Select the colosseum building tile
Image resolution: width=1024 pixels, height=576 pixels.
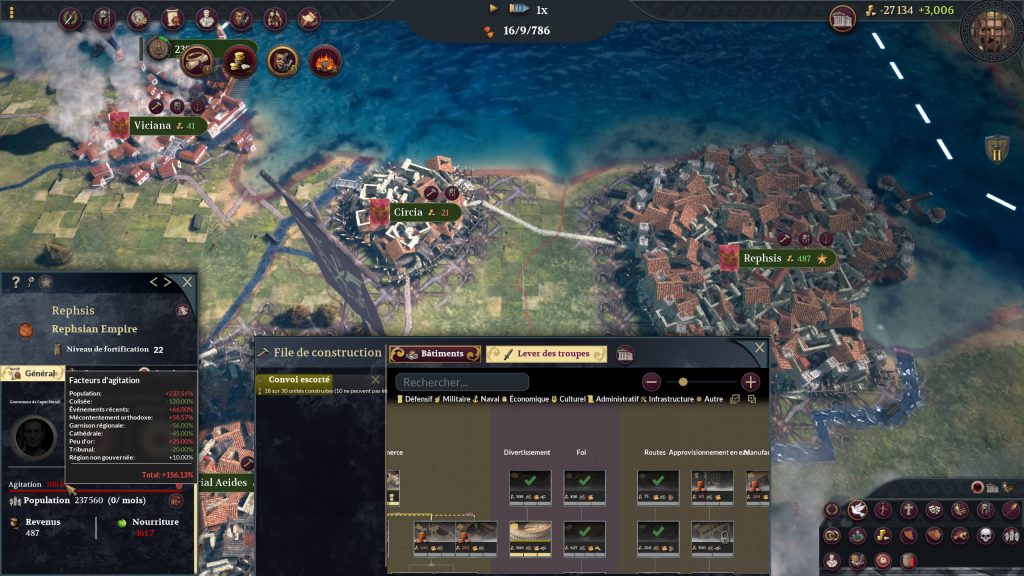pos(530,537)
